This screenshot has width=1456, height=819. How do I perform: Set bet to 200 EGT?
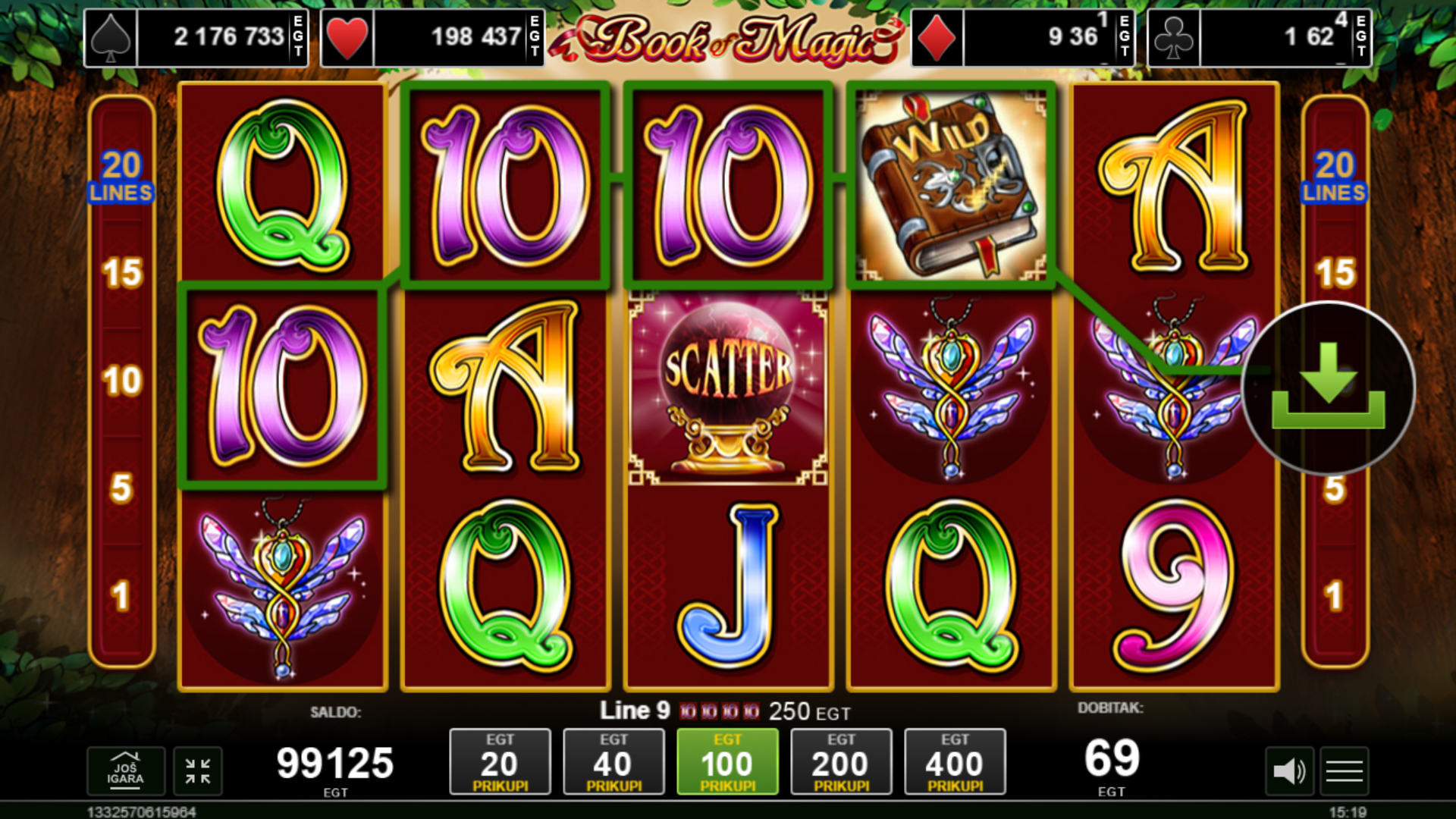point(841,762)
